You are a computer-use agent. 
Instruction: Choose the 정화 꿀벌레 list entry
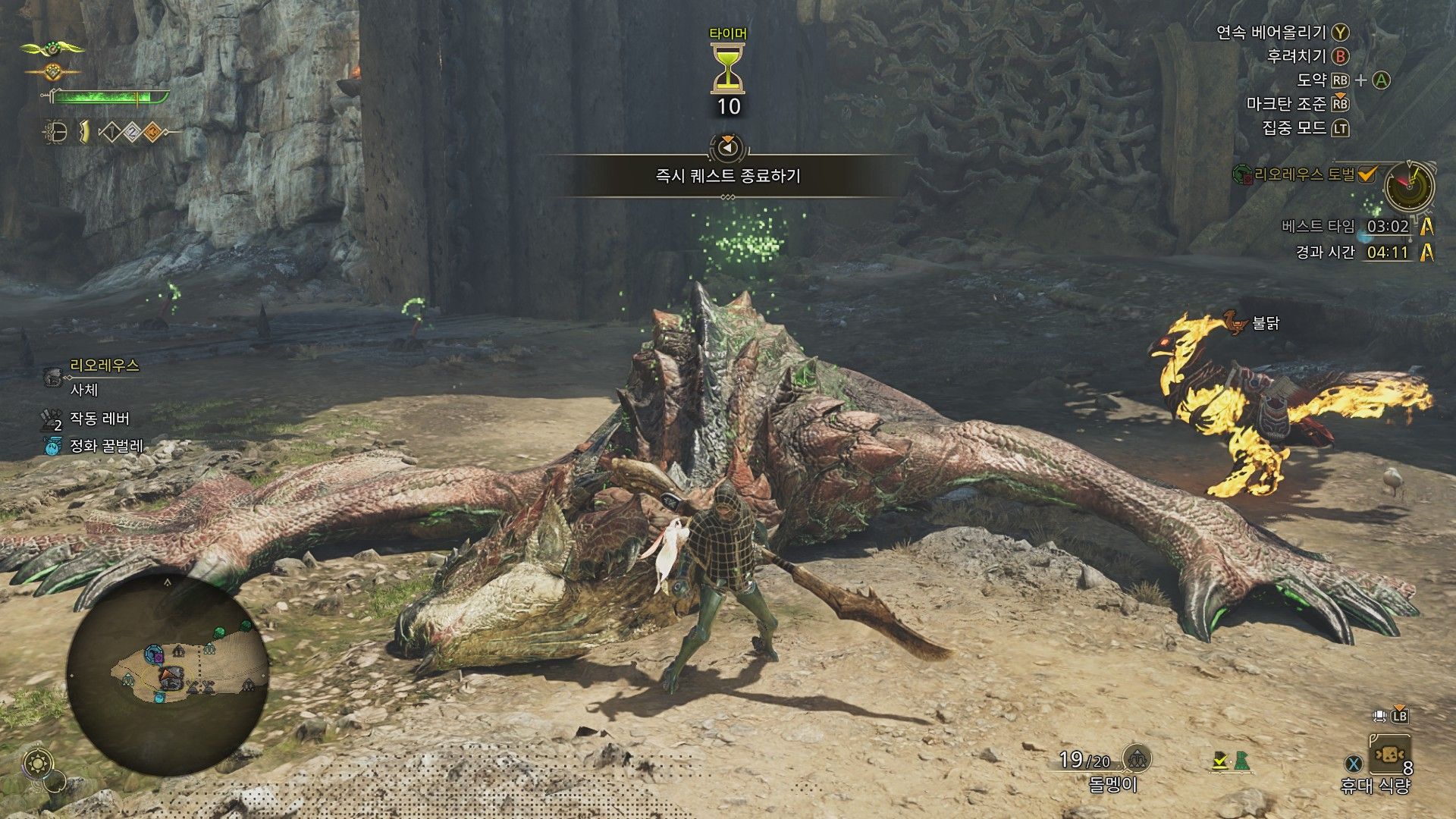106,446
